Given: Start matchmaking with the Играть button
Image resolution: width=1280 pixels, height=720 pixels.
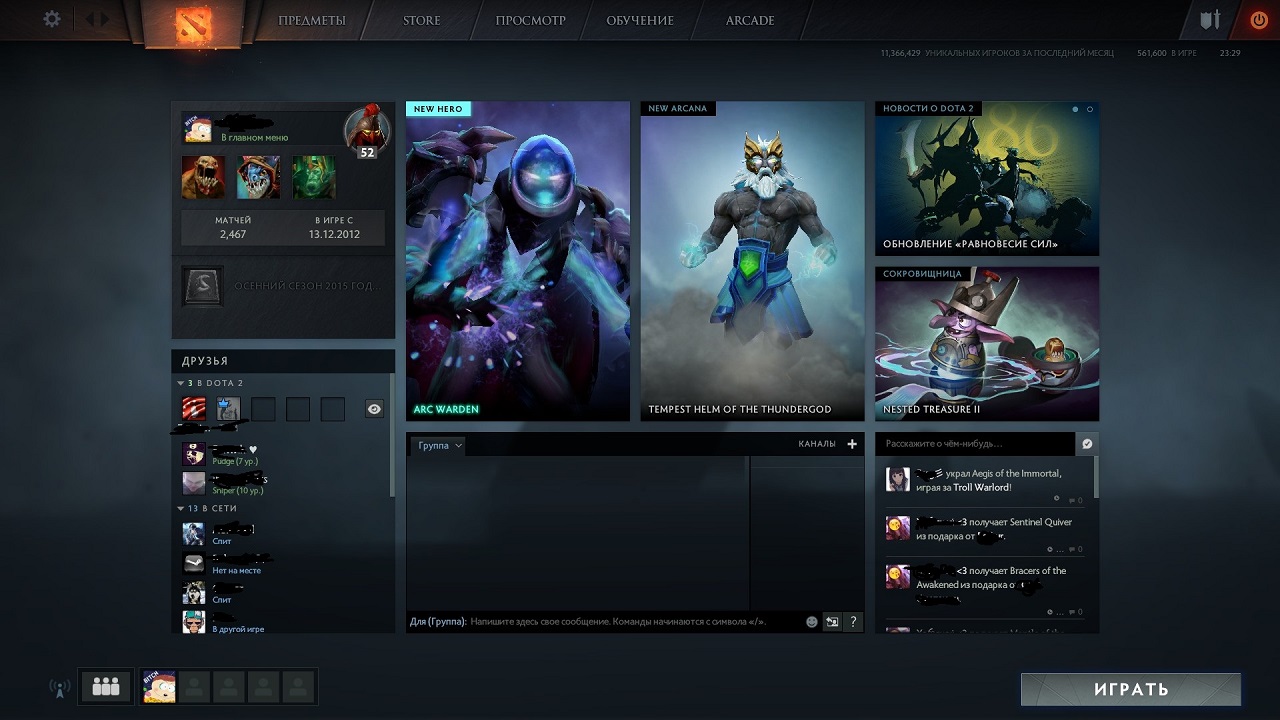Looking at the screenshot, I should coord(1130,689).
